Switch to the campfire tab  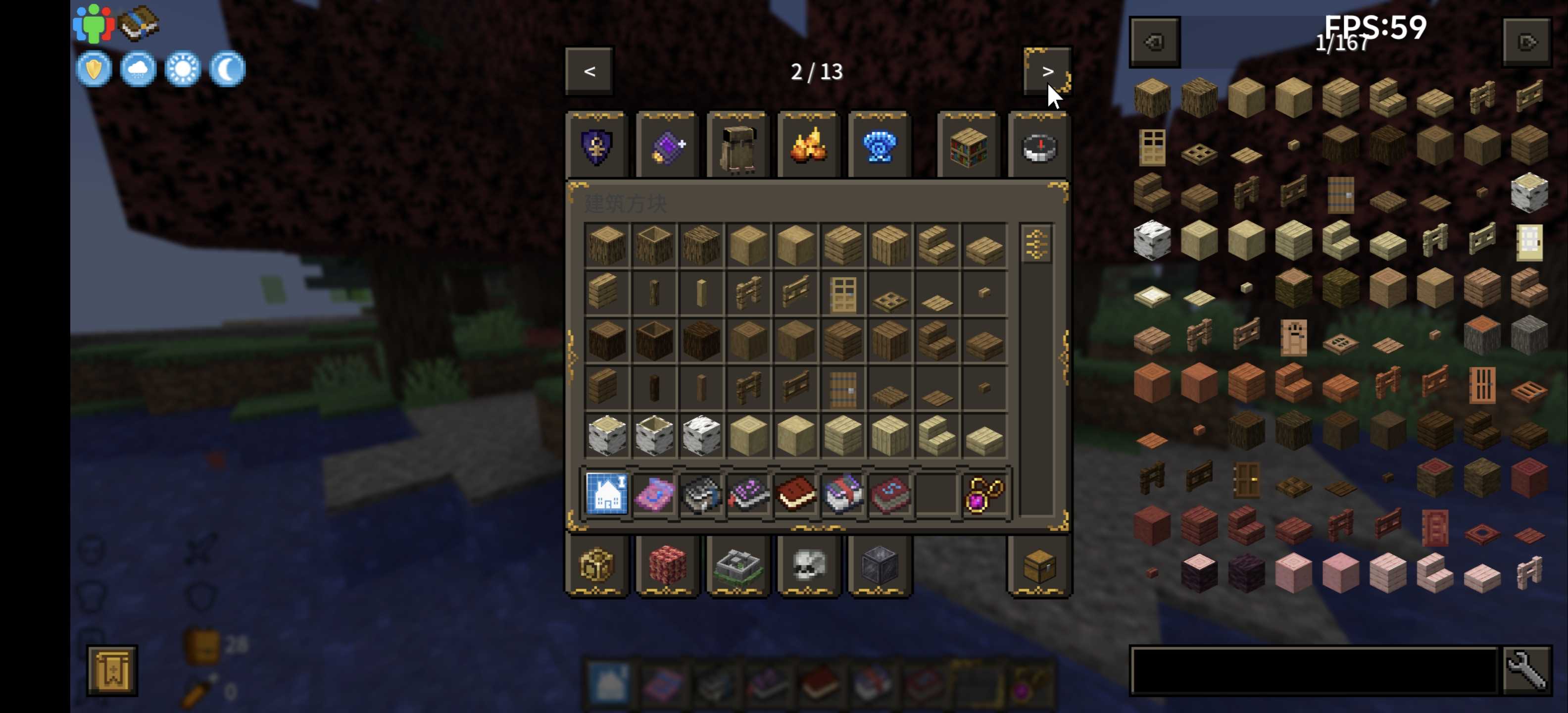tap(809, 147)
